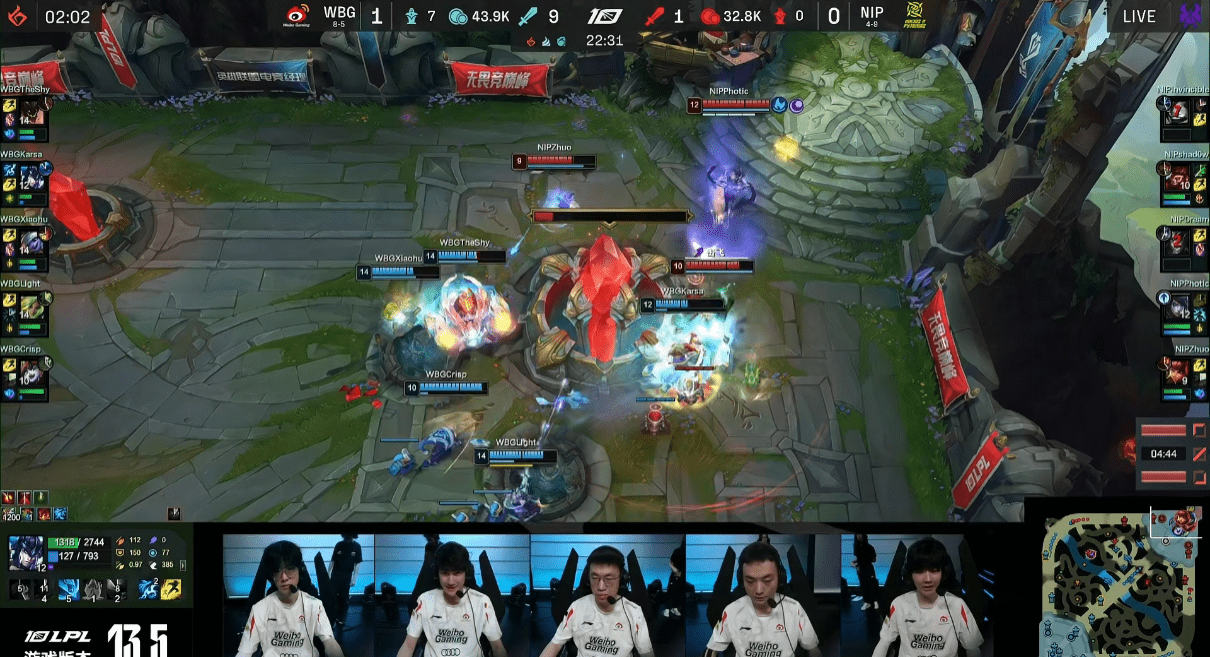Activate the blue dragon Smite spell
The height and width of the screenshot is (657, 1210).
coord(148,590)
